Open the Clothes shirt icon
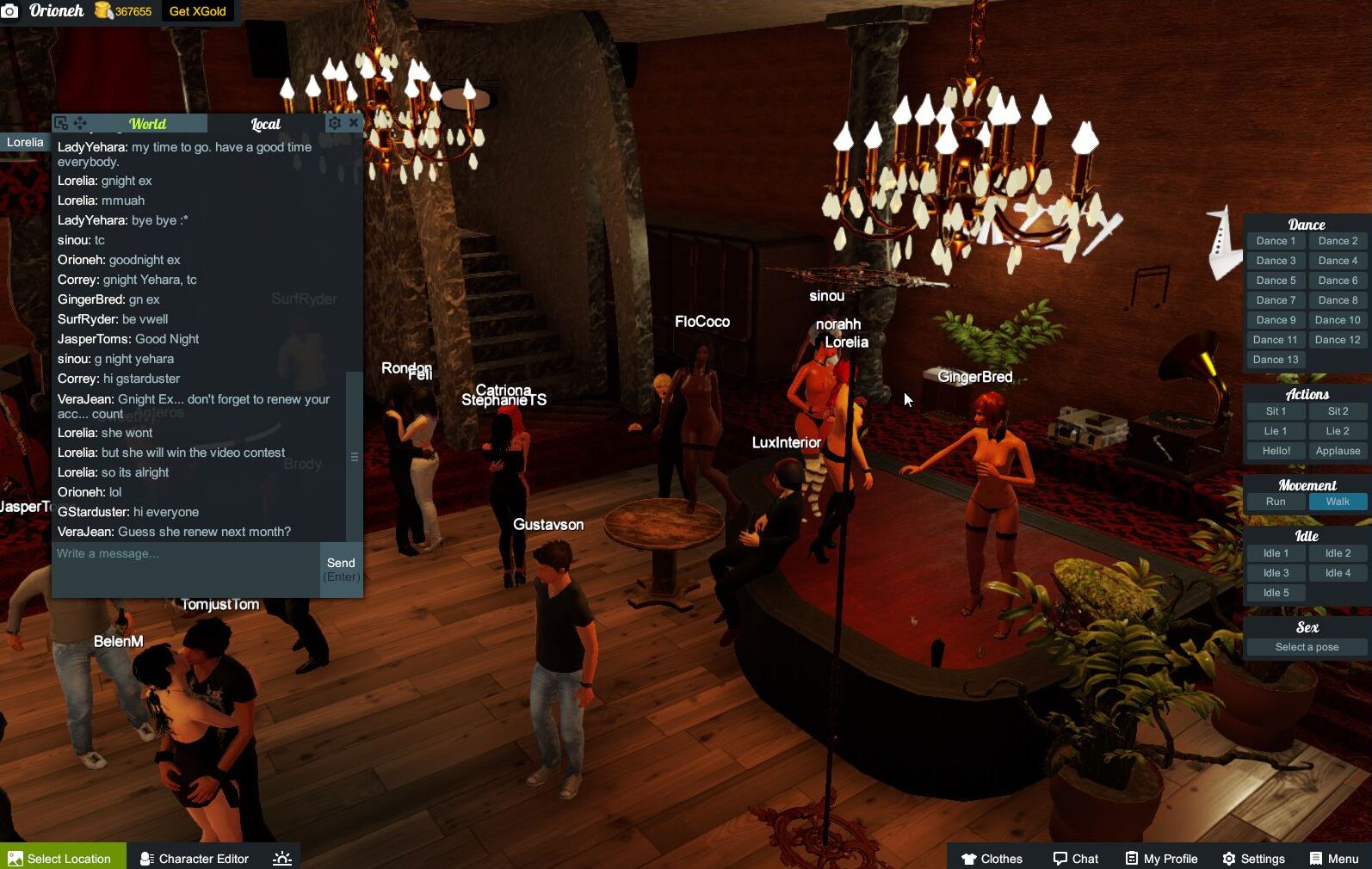Image resolution: width=1372 pixels, height=869 pixels. pos(971,858)
